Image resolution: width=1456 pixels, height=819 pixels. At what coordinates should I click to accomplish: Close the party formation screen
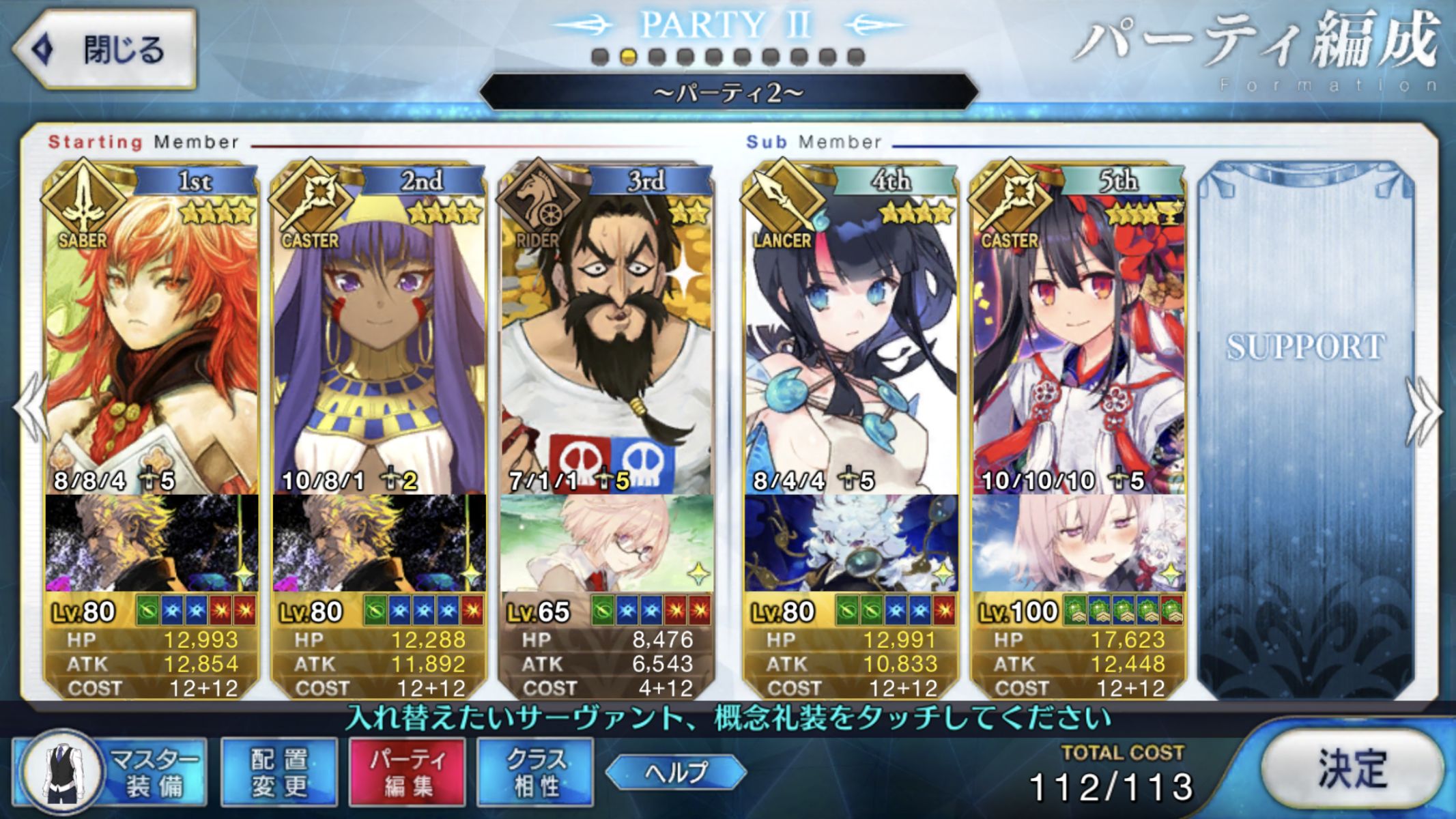[x=104, y=49]
